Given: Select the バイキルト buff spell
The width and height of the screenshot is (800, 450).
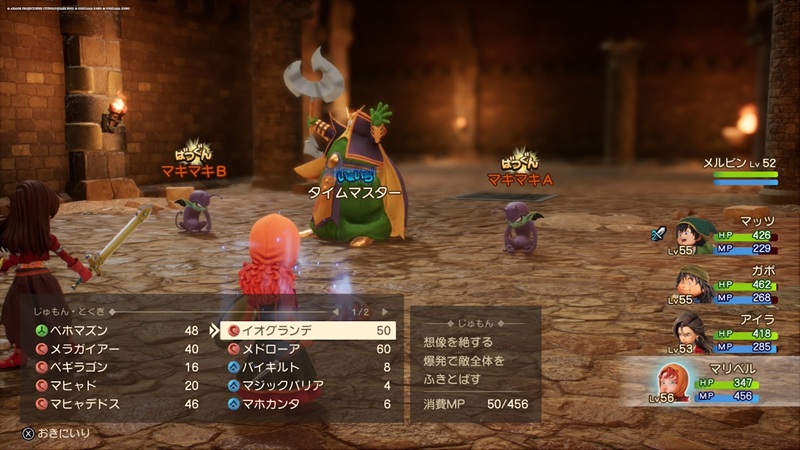Looking at the screenshot, I should pyautogui.click(x=308, y=367).
